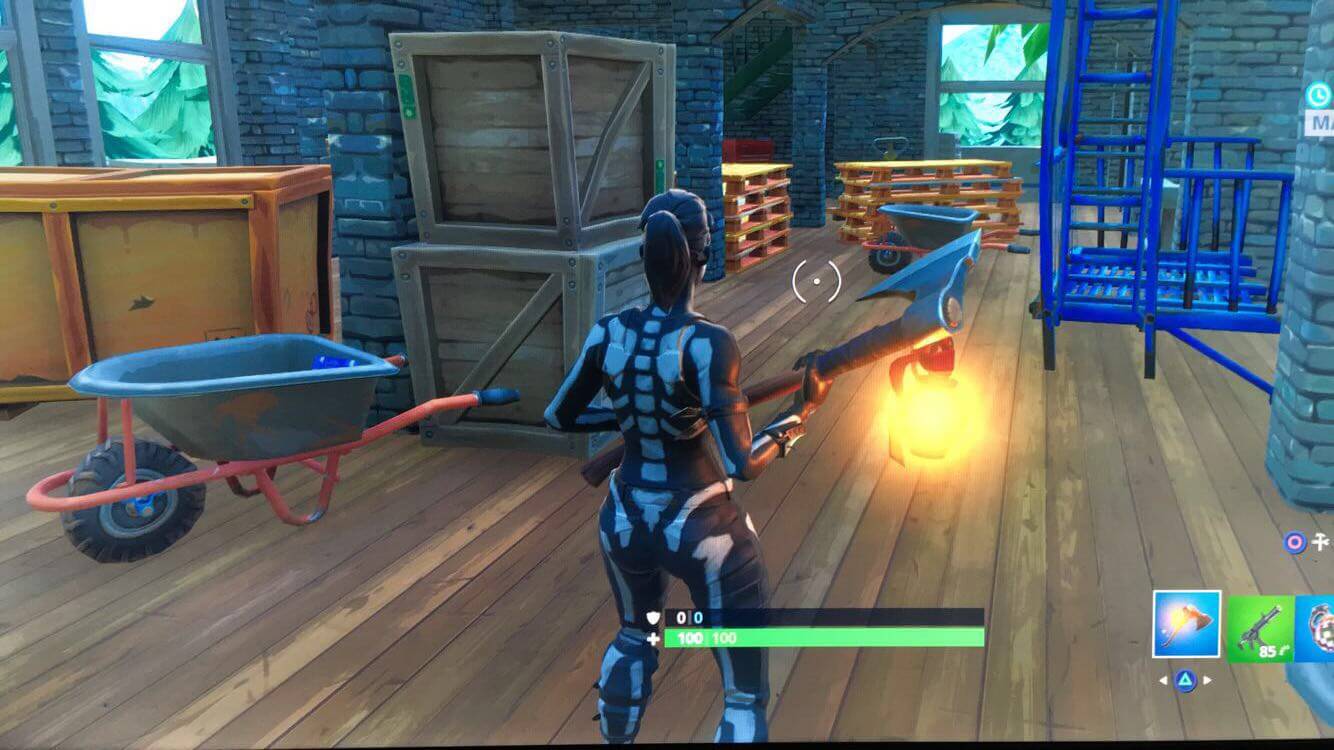
Task: Click the 100 health number label
Action: (x=690, y=639)
